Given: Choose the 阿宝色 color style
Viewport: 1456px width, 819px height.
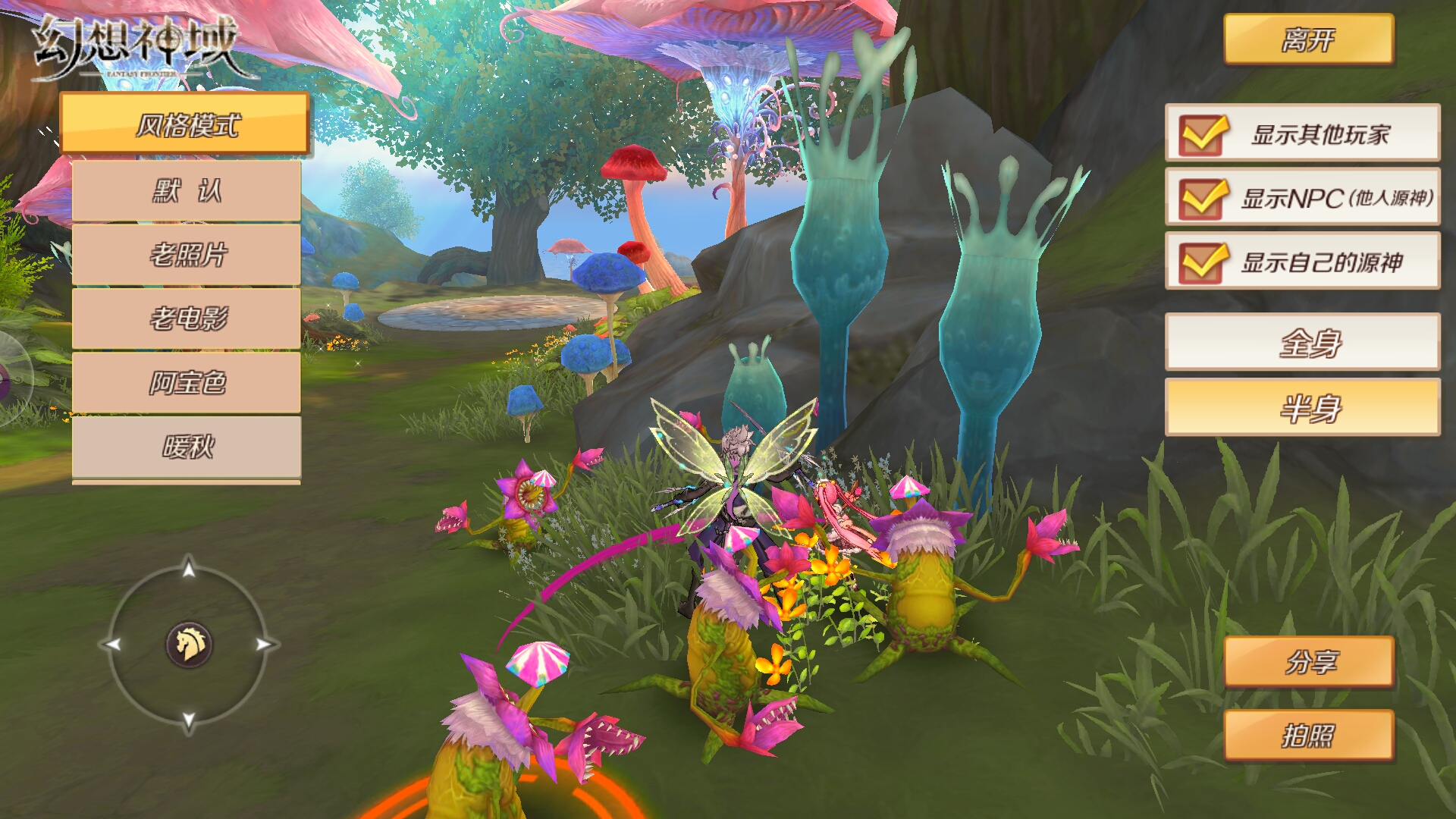Looking at the screenshot, I should 186,382.
